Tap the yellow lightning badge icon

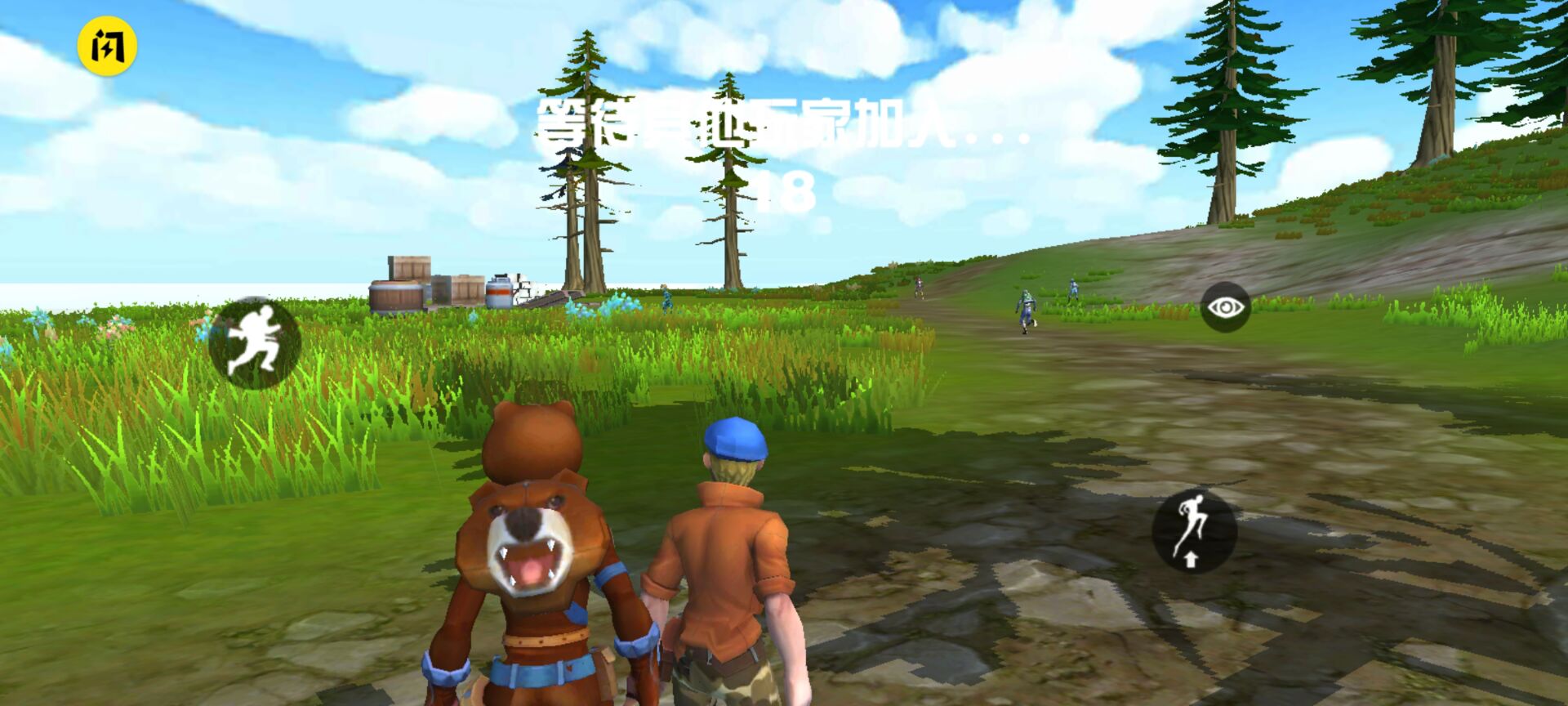click(x=107, y=47)
